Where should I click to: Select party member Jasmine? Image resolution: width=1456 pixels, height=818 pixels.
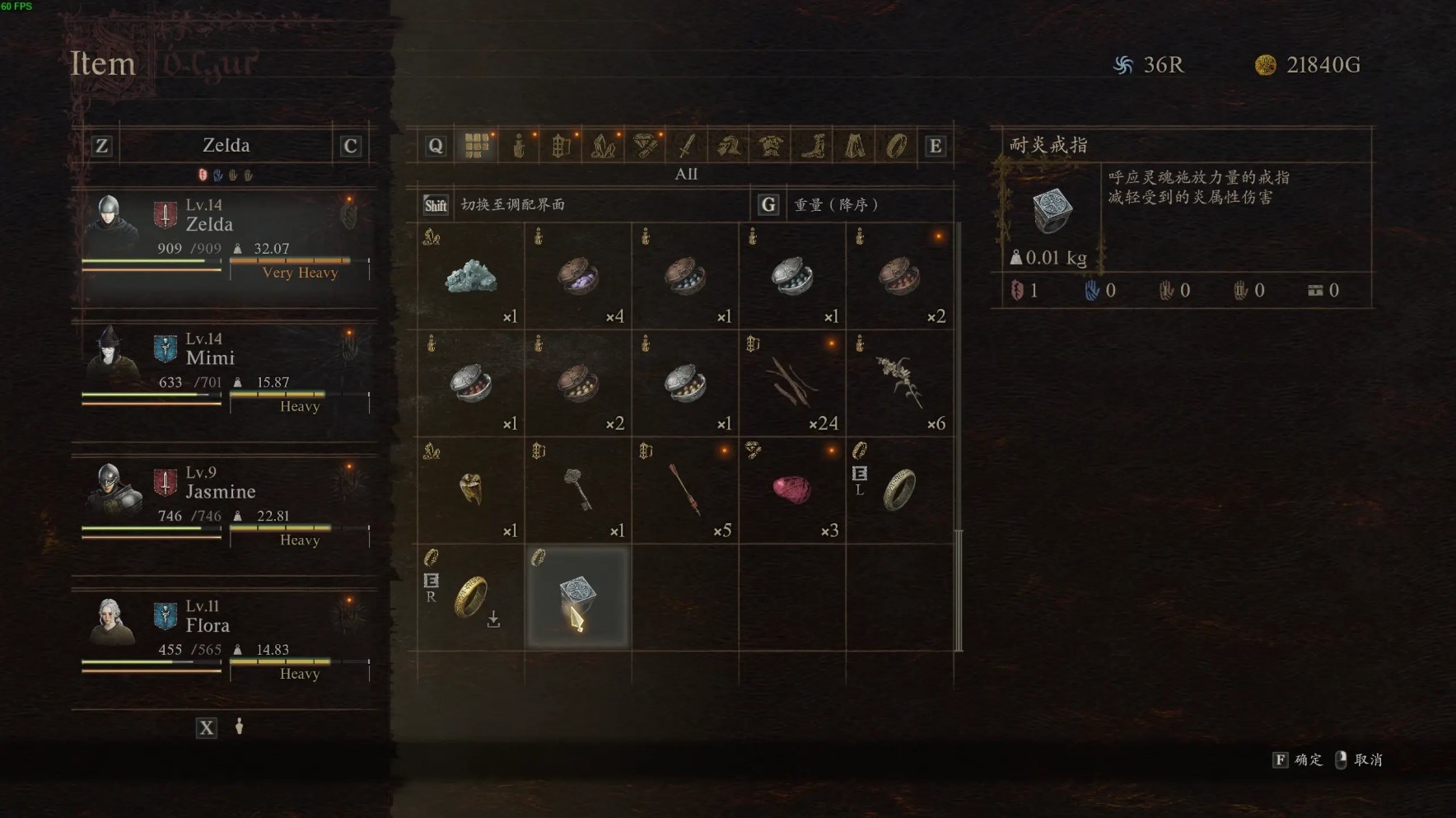[224, 506]
